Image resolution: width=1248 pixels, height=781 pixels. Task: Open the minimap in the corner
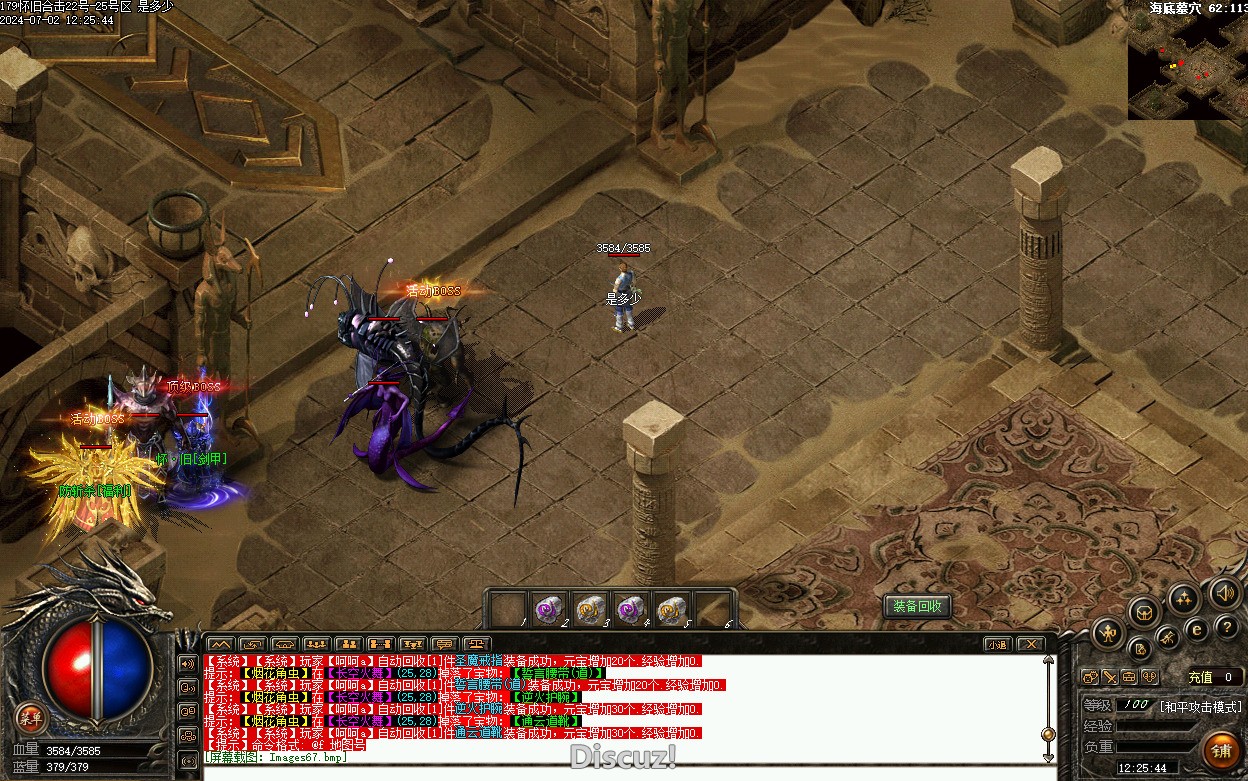[1188, 66]
